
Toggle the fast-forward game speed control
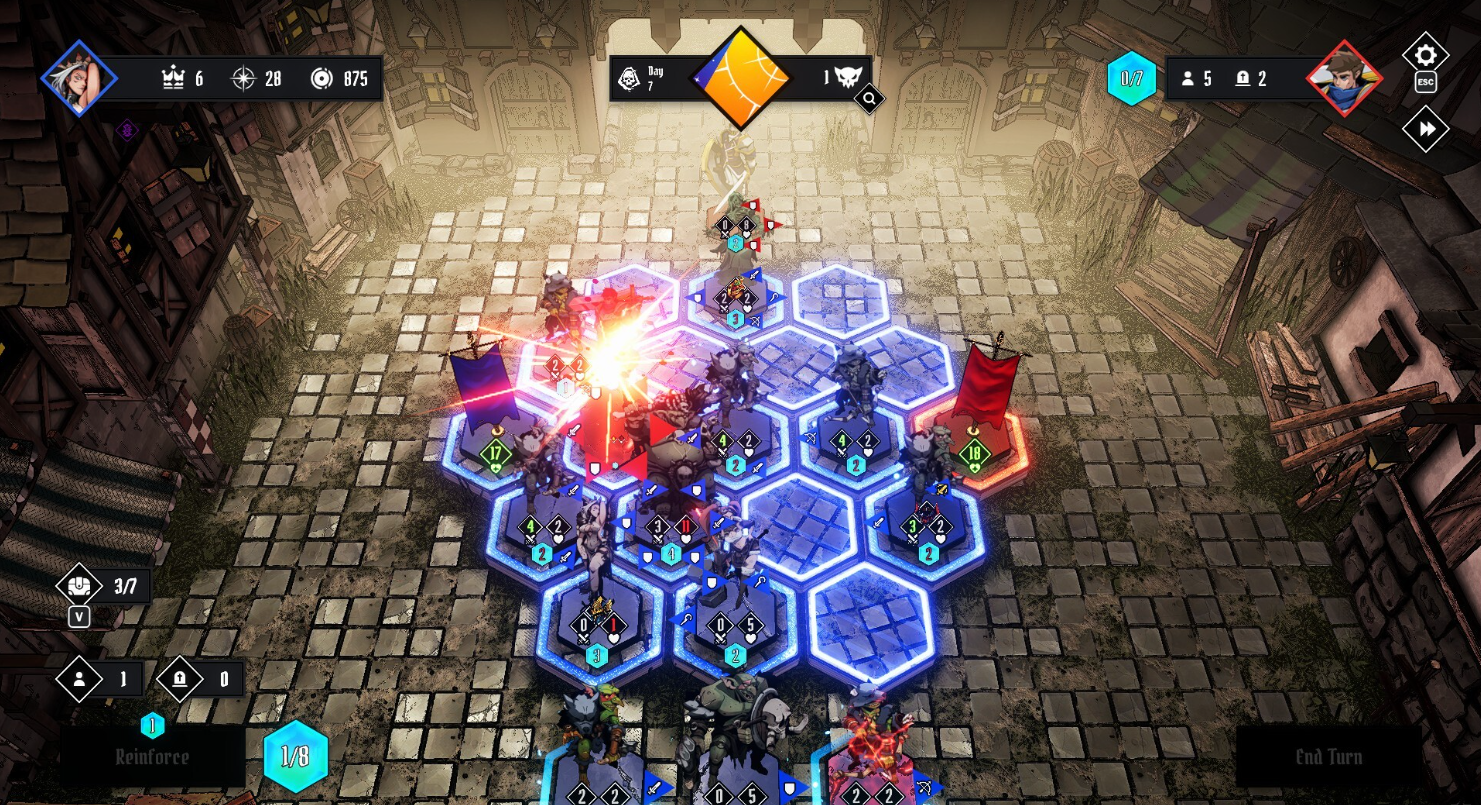pyautogui.click(x=1427, y=128)
